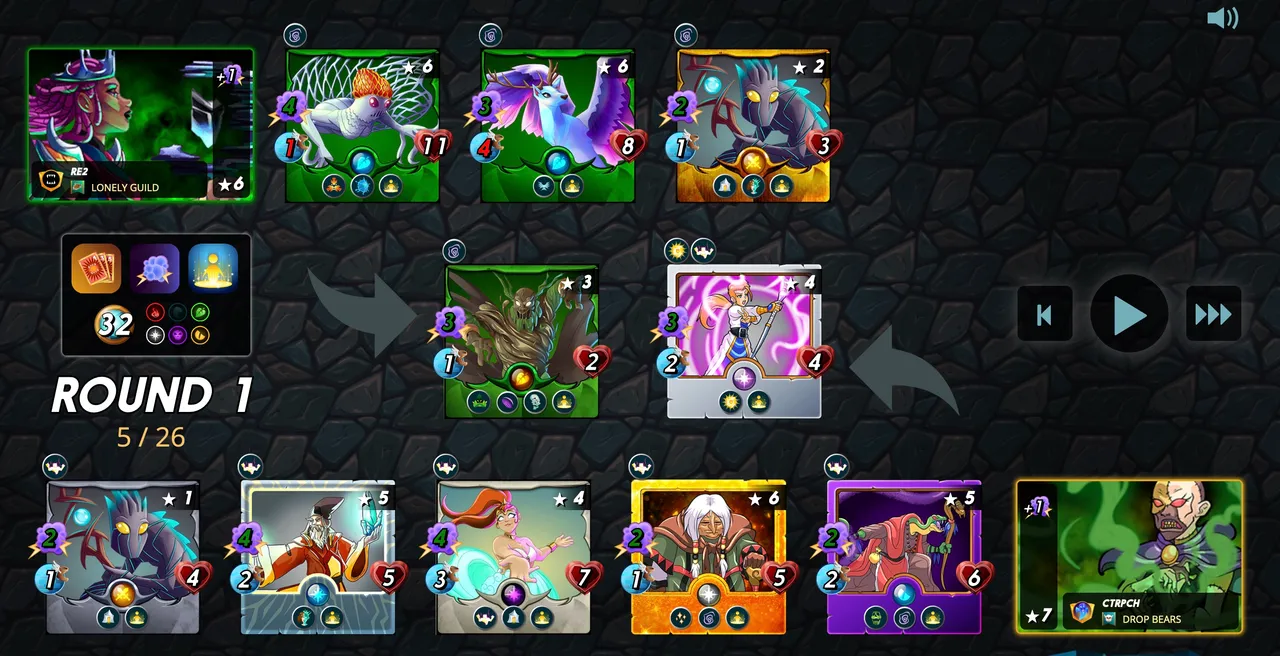The image size is (1280, 656).
Task: Fast-forward the battle to the end
Action: click(x=1213, y=315)
